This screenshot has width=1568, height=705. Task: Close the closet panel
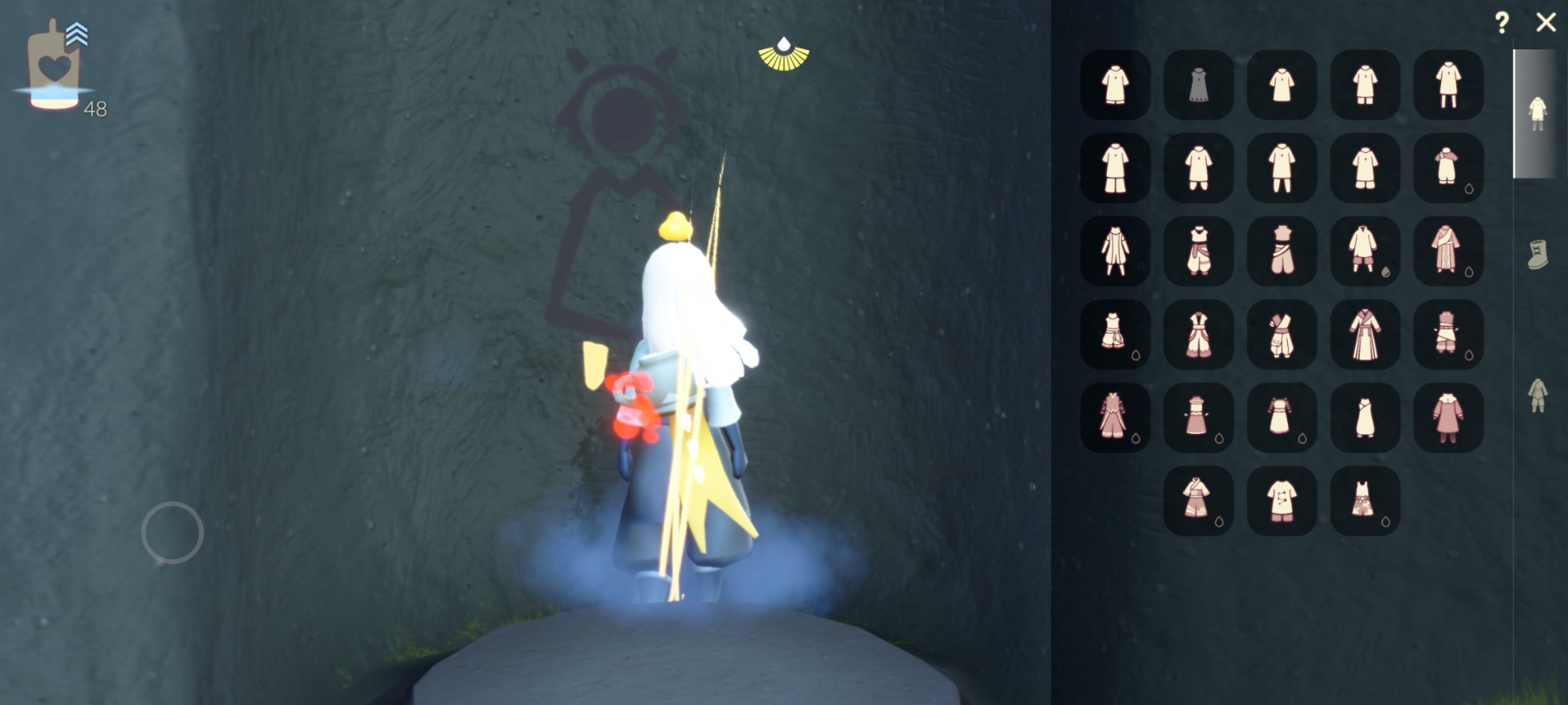click(1546, 24)
